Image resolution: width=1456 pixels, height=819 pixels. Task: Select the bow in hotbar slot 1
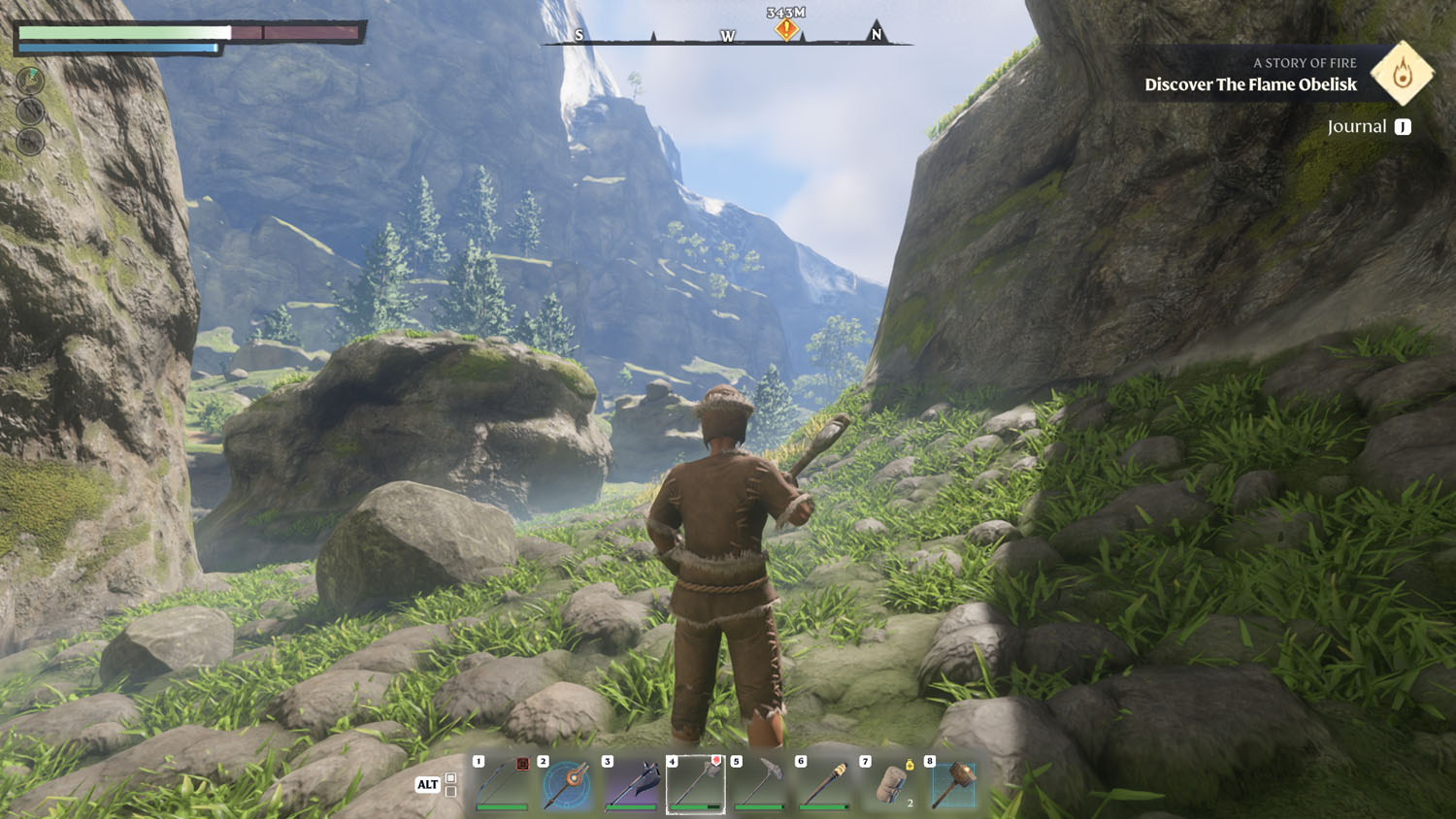point(502,784)
